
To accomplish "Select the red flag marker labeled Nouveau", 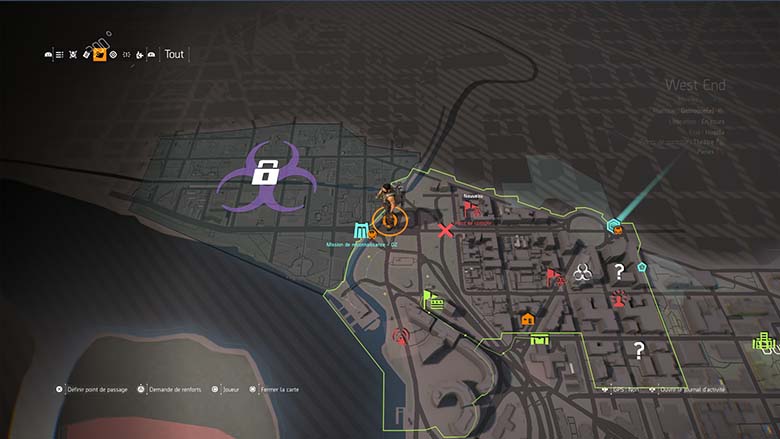I will [x=473, y=210].
